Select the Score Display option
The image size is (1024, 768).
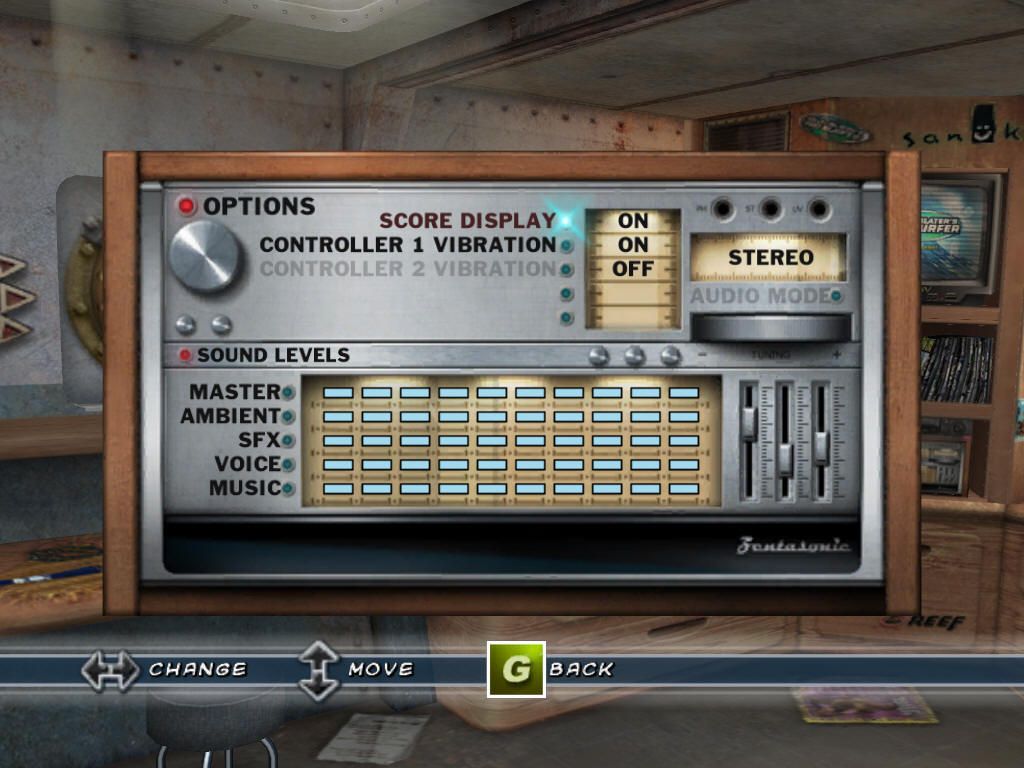[x=467, y=221]
